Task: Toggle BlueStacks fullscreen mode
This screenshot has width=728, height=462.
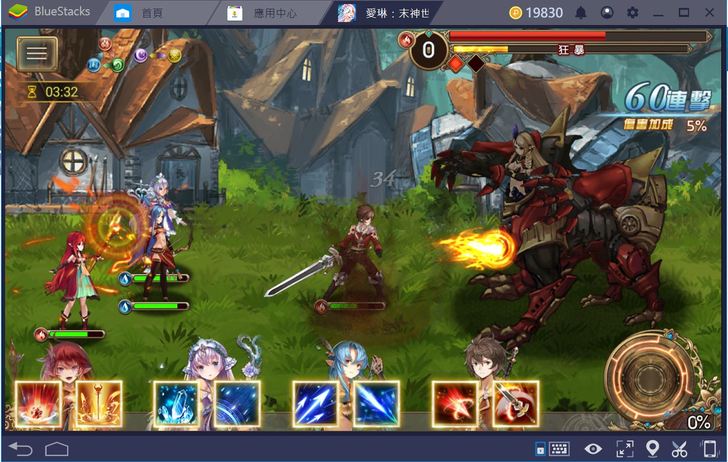Action: (x=624, y=449)
